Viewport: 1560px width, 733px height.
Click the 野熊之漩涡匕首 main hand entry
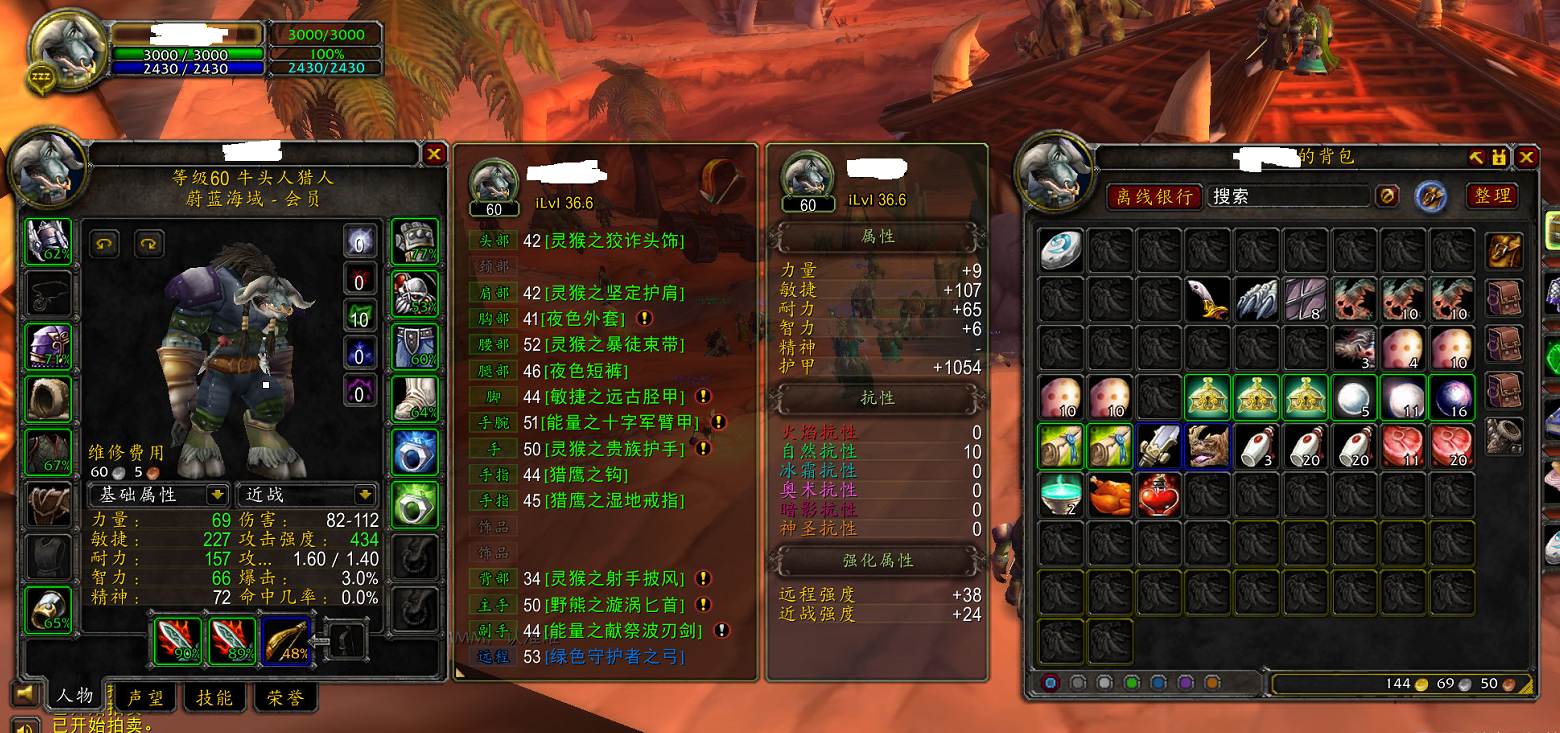[615, 605]
